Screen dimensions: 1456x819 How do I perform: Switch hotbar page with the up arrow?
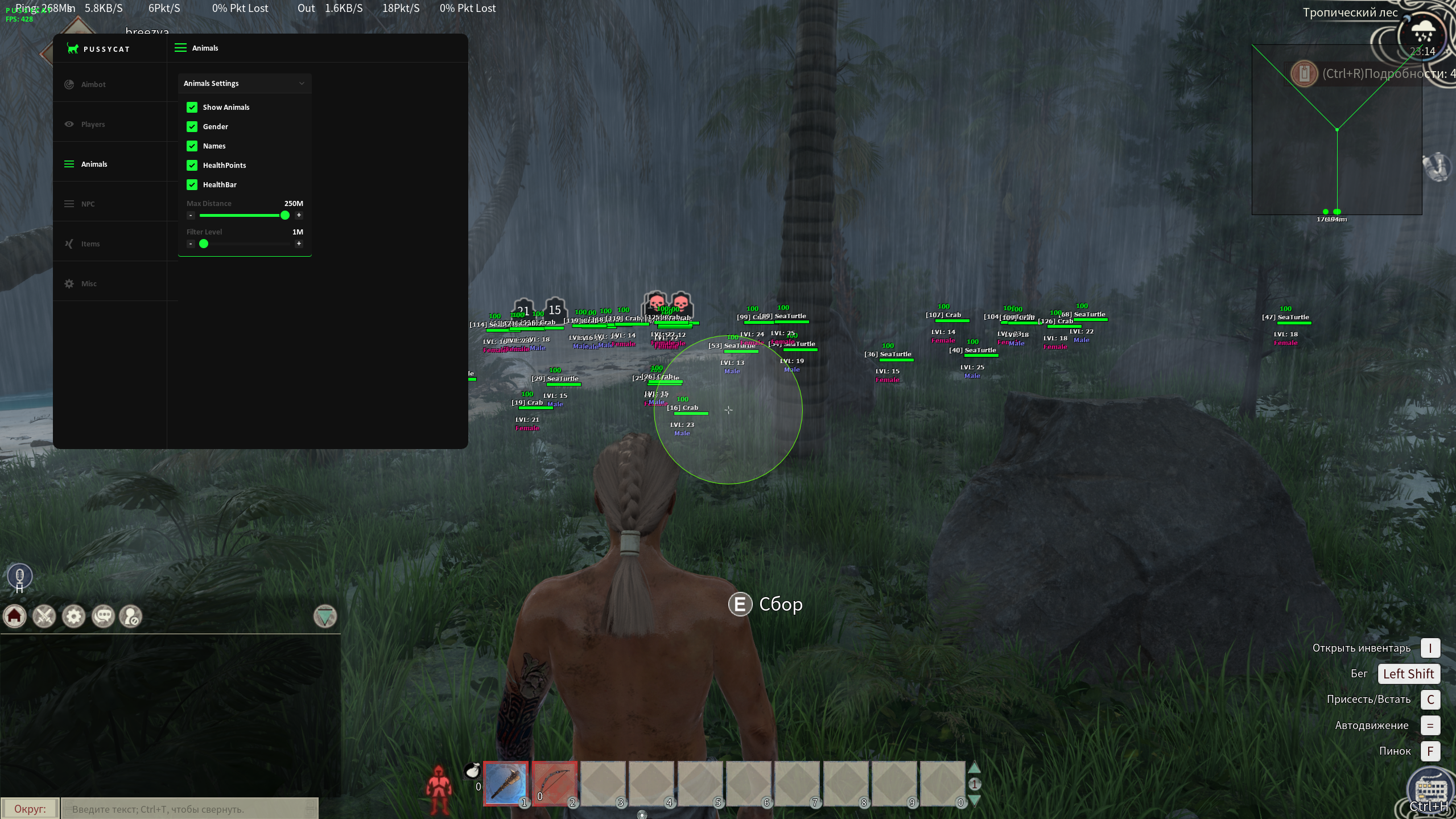[x=974, y=768]
